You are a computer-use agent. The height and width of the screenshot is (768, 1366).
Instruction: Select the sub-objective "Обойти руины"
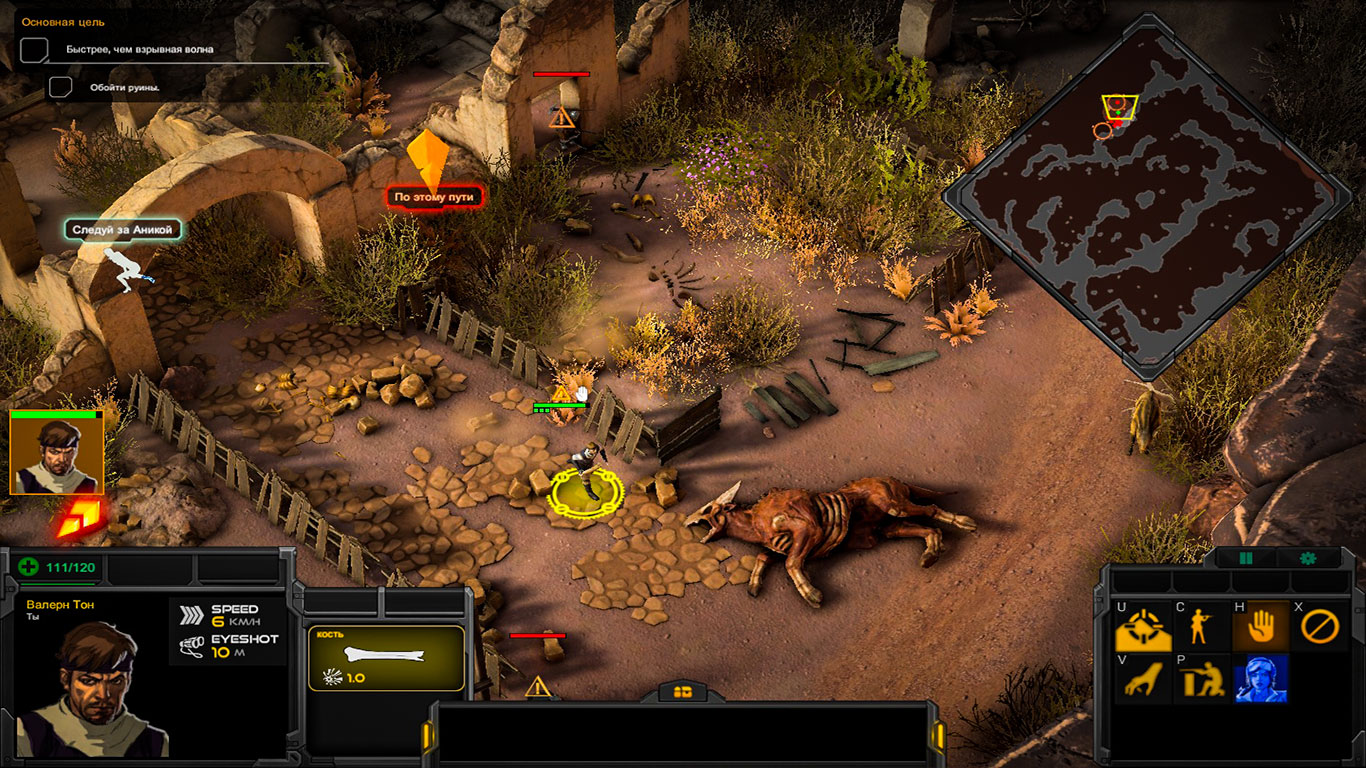(x=124, y=87)
